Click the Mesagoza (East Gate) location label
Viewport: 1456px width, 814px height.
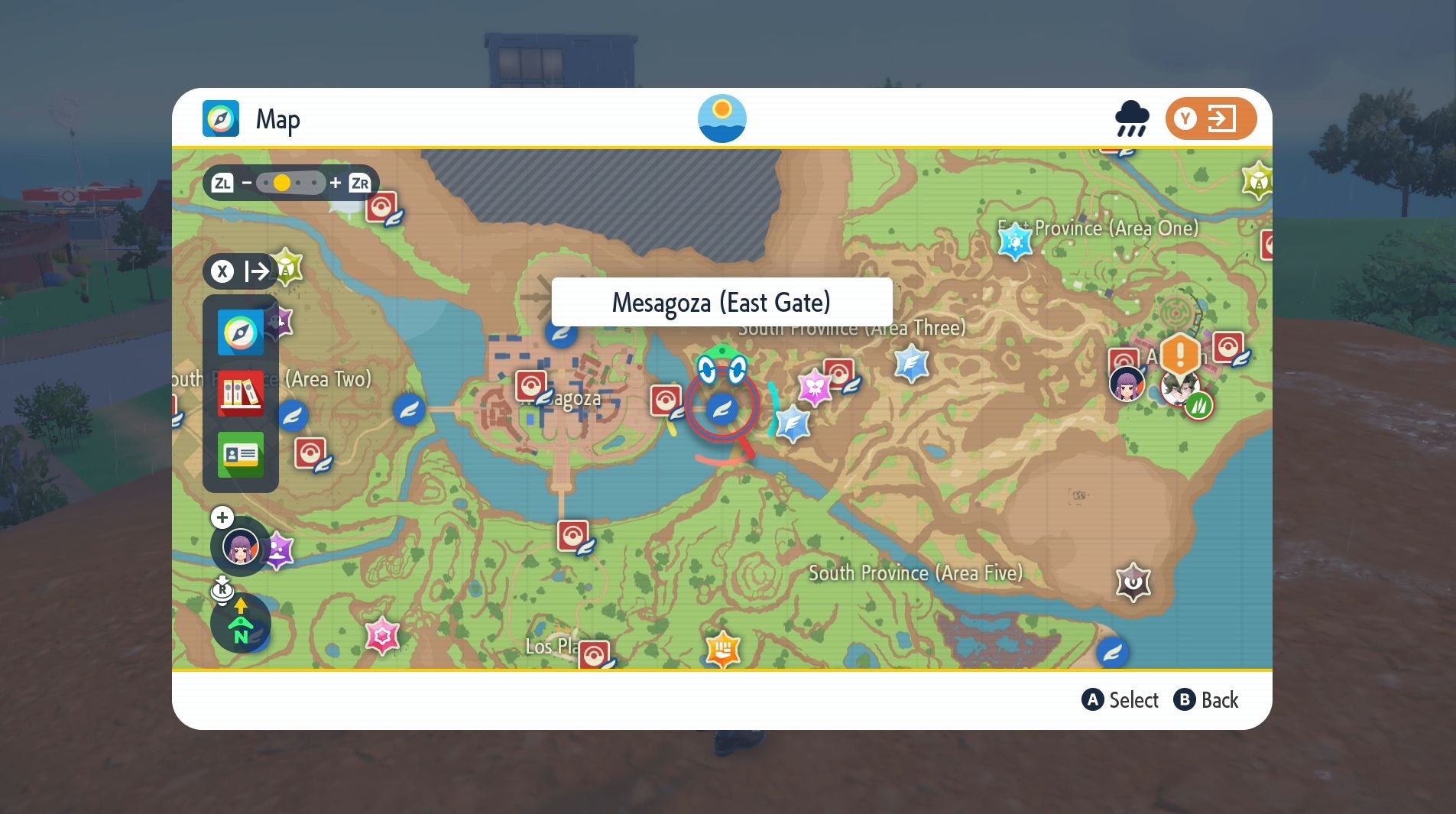721,302
